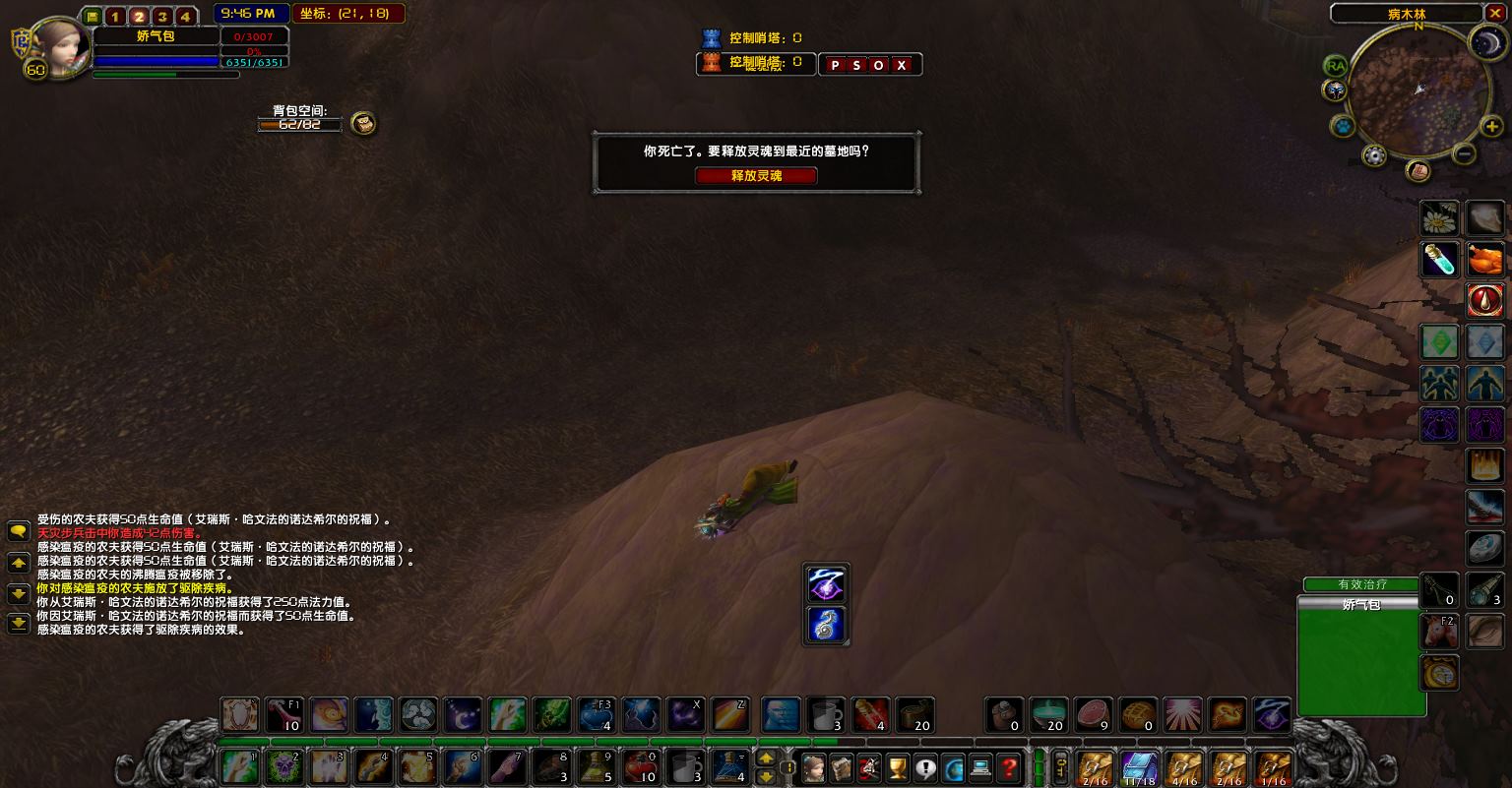Viewport: 1512px width, 788px height.
Task: Open the red question mark help button
Action: (1008, 767)
